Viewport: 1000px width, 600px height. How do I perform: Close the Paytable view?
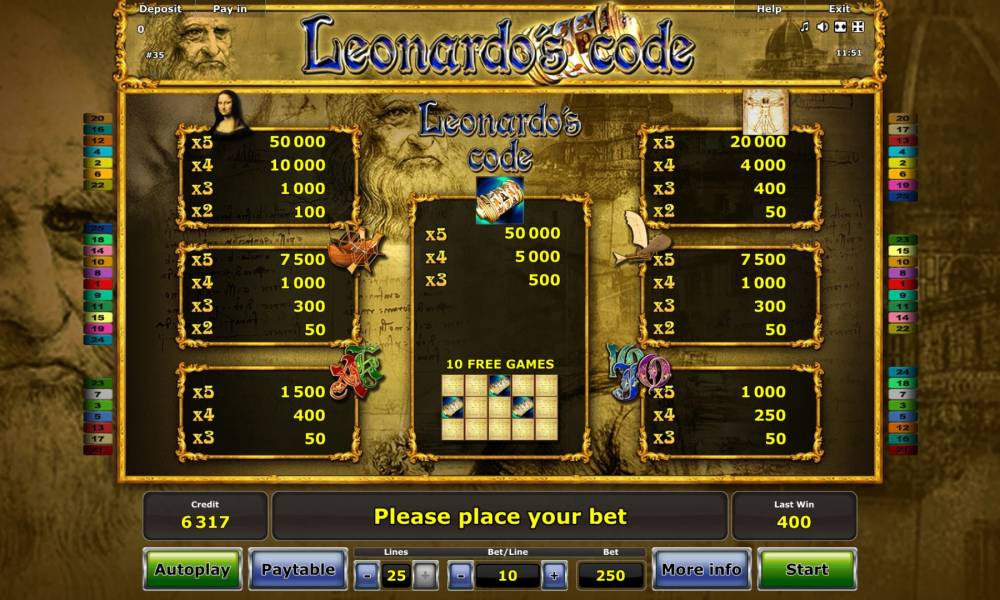pos(298,569)
